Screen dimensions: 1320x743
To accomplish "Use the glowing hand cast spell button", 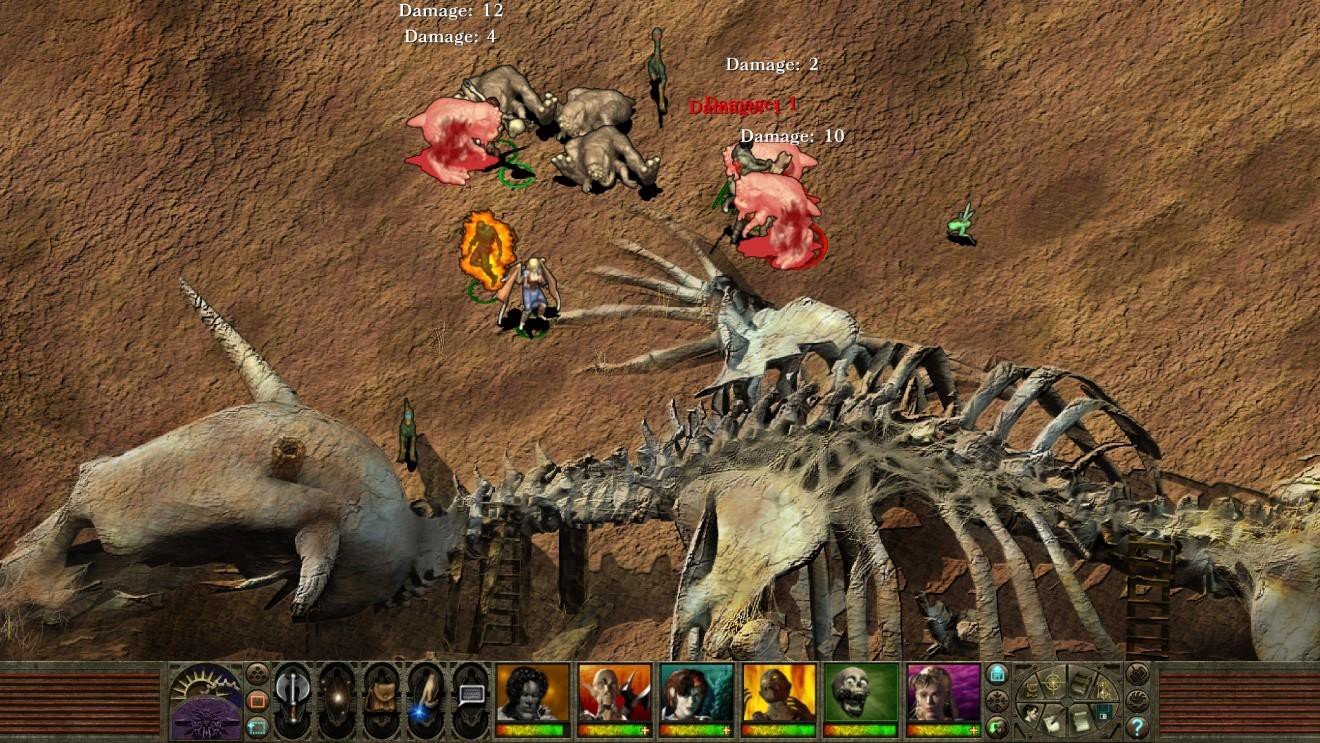I will [x=425, y=698].
